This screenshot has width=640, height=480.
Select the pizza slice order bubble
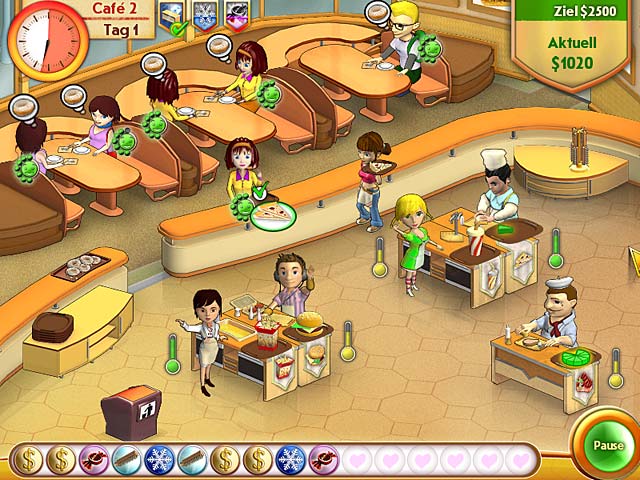coord(272,212)
